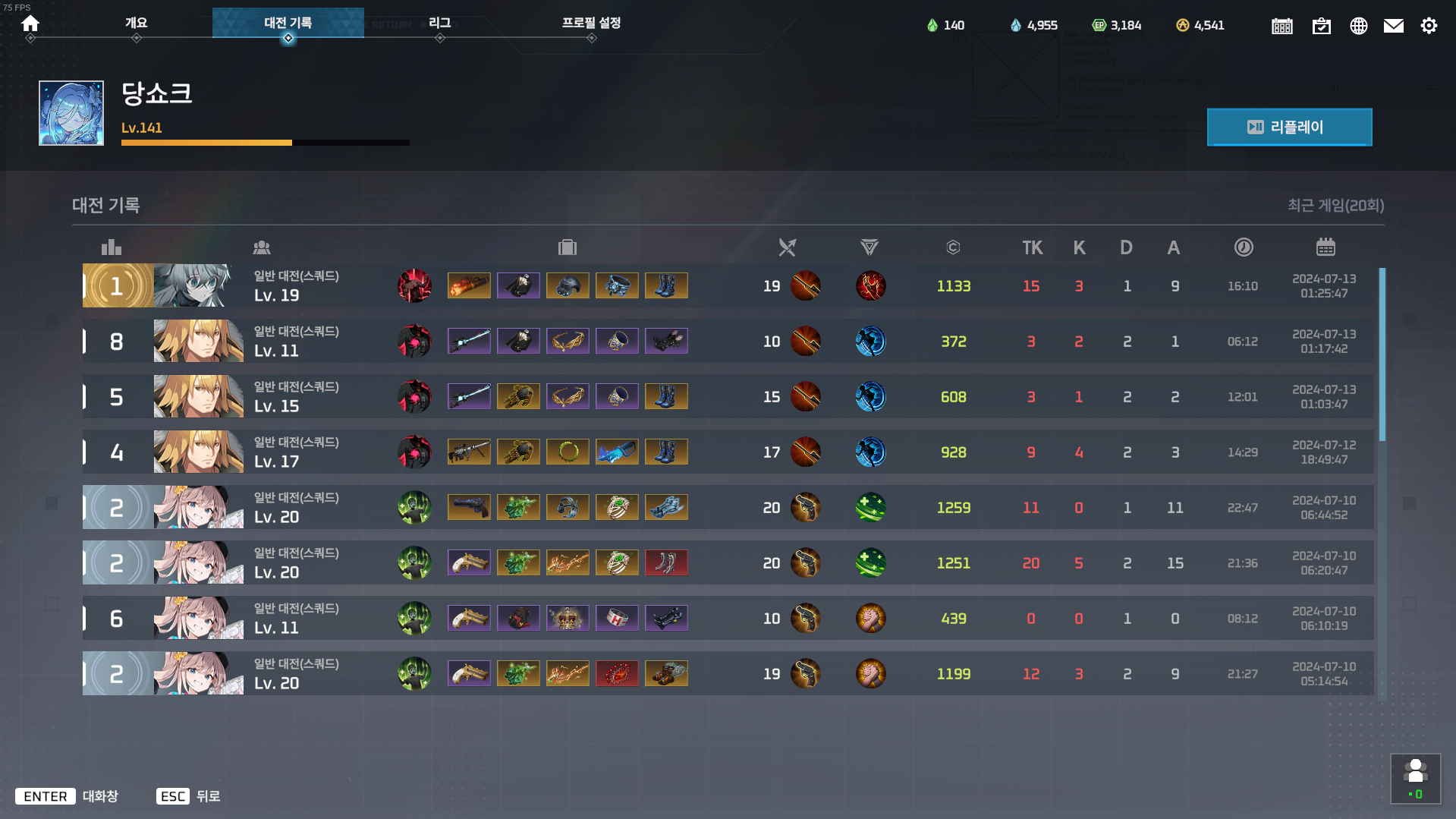Screen dimensions: 1456x819
Task: Click the 당쇼크 profile avatar portrait
Action: pos(71,112)
